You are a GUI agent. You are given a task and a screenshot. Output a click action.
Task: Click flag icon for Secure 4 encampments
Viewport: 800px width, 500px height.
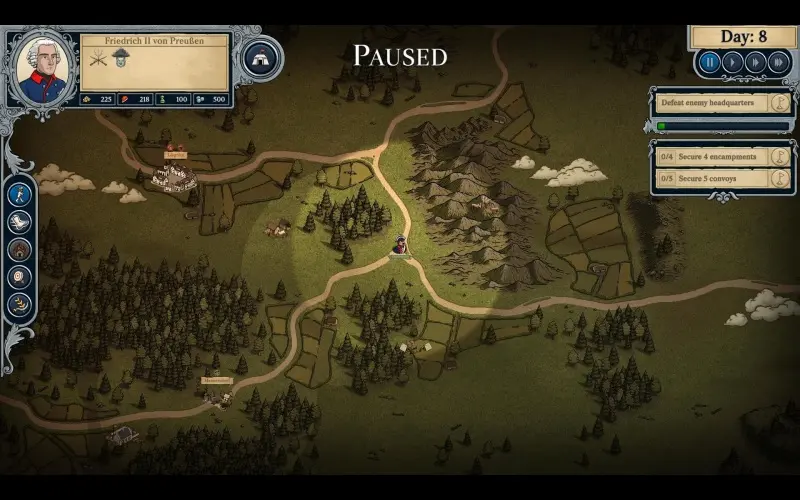click(x=780, y=156)
